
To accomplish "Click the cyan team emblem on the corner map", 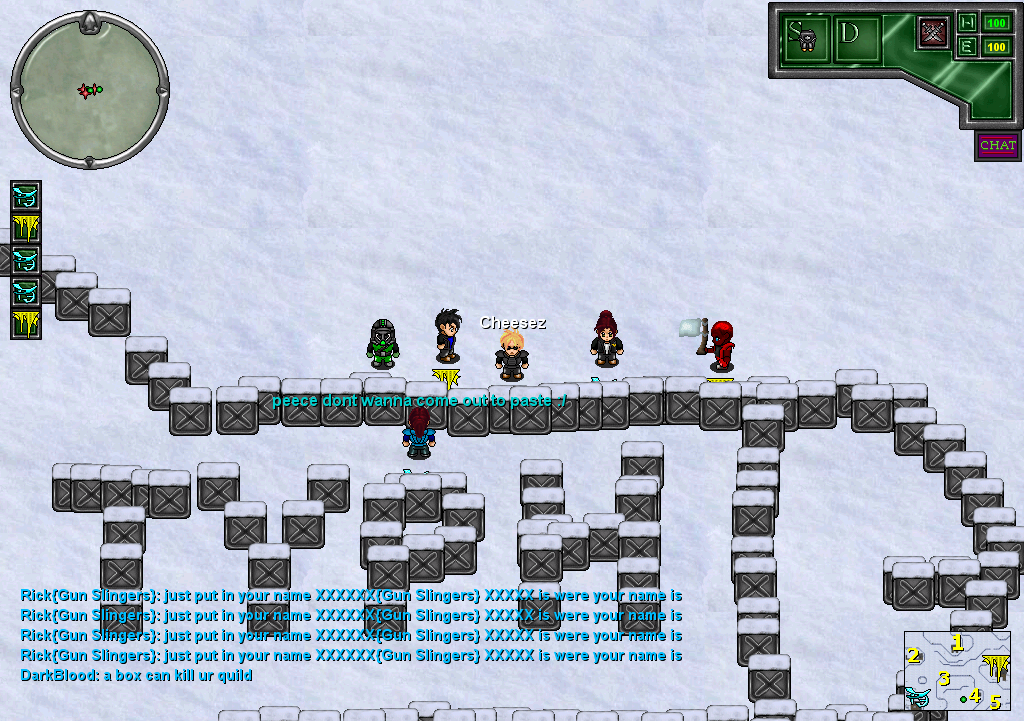I will coord(917,695).
